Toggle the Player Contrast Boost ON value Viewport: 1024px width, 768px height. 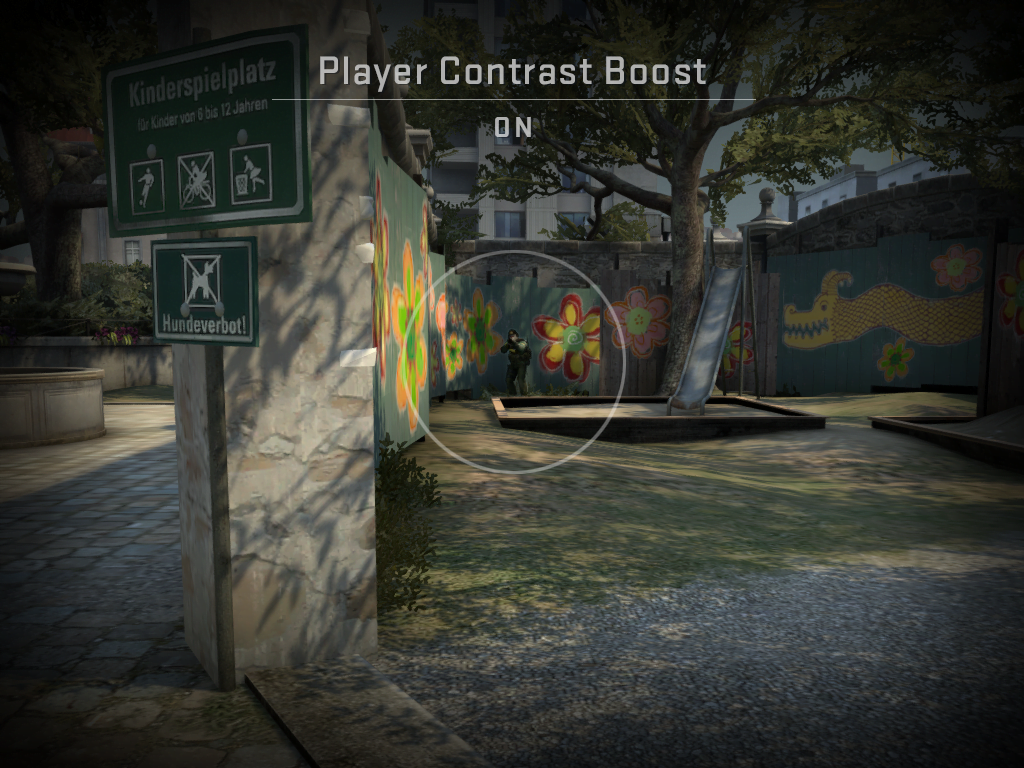[513, 128]
